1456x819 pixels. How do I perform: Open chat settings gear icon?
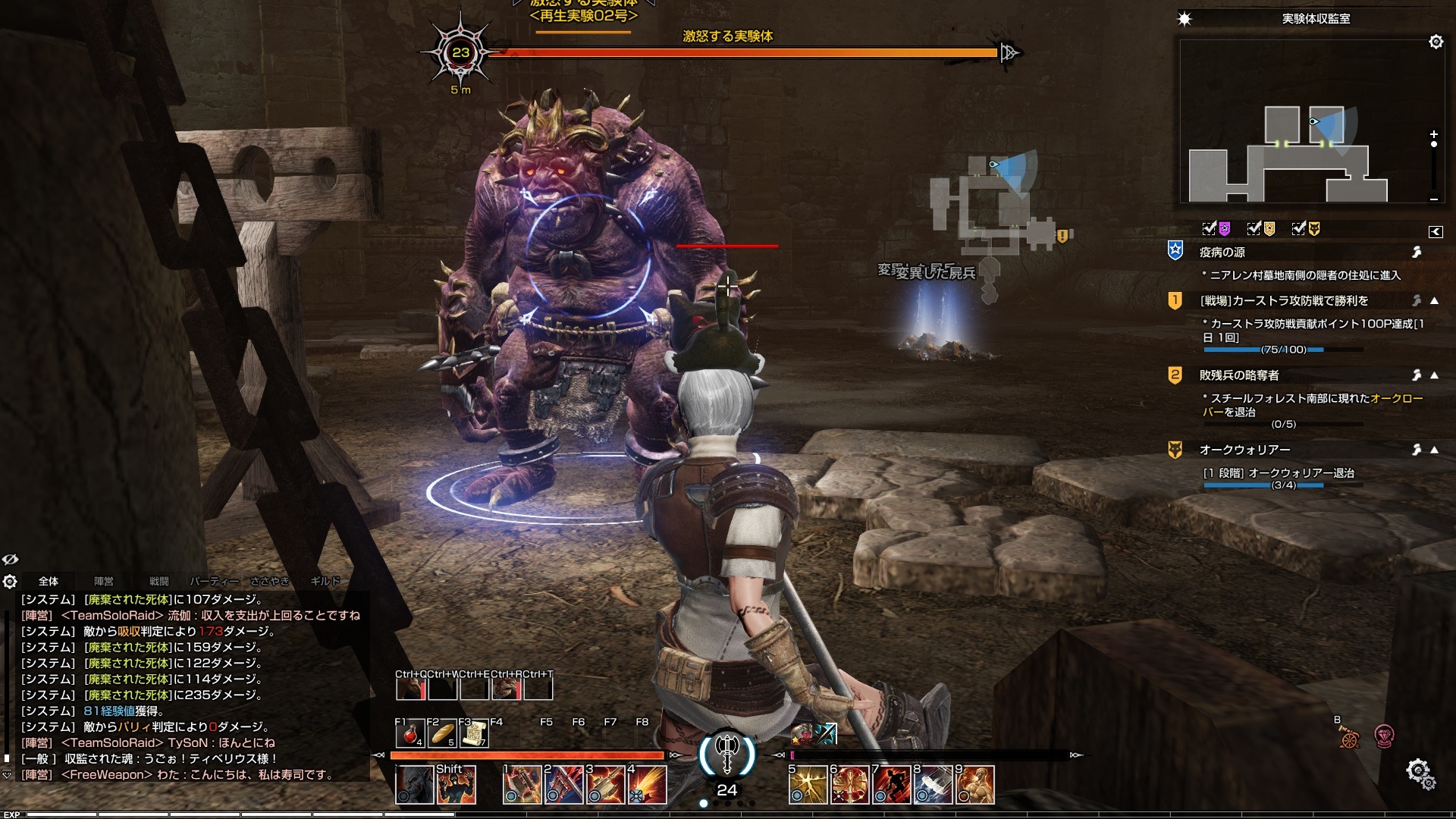pyautogui.click(x=10, y=582)
